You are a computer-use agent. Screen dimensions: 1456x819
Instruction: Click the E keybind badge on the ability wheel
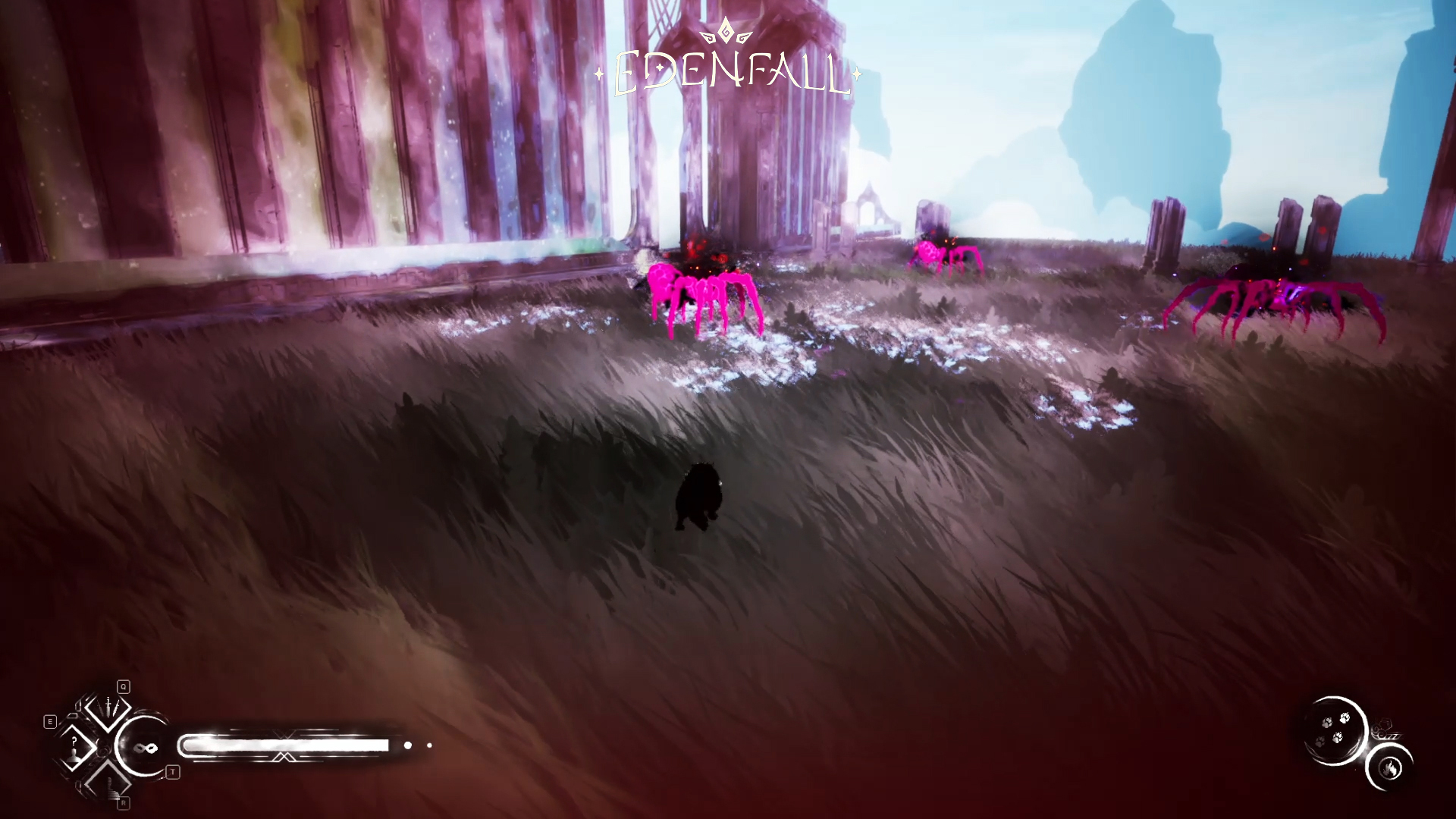(x=50, y=720)
